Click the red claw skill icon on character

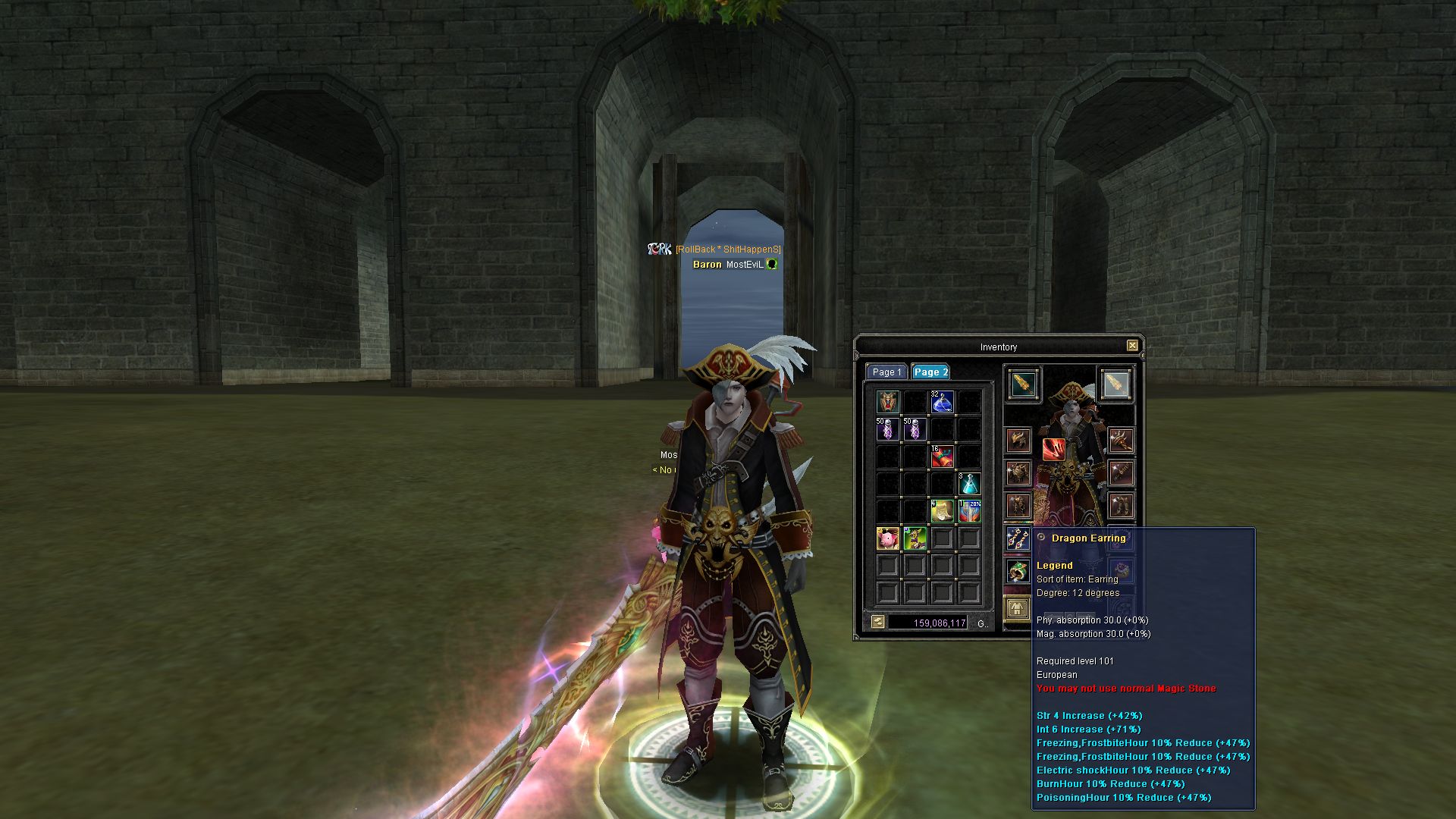pos(1053,450)
